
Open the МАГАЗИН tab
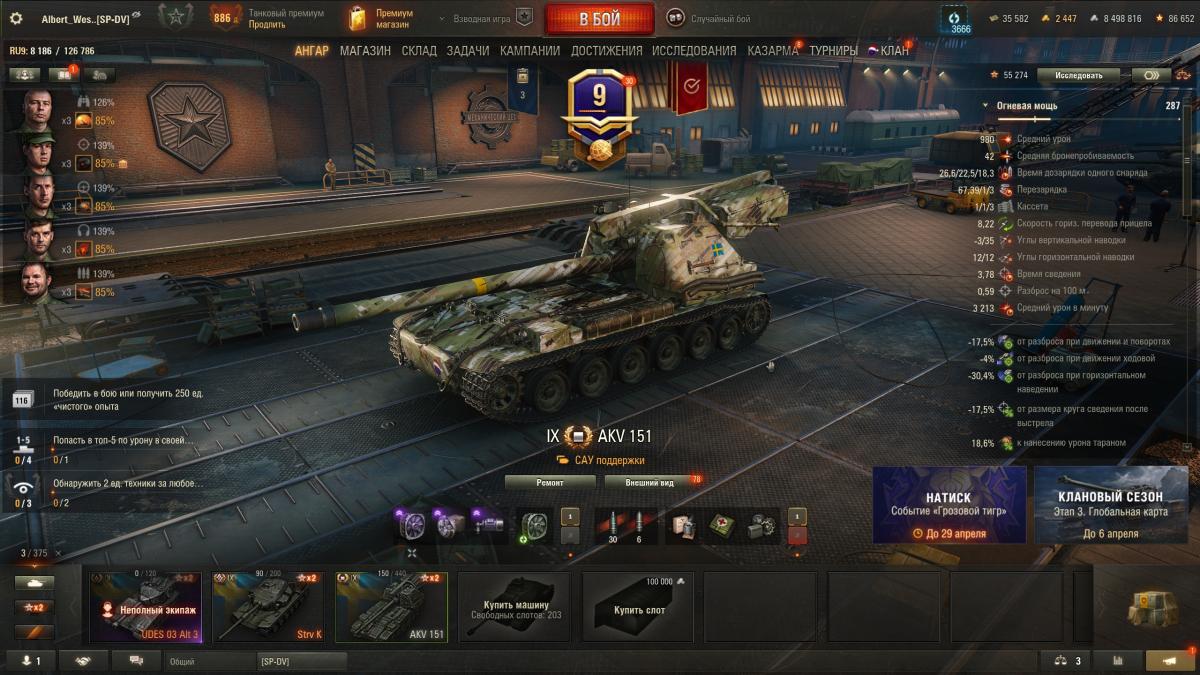pyautogui.click(x=365, y=51)
